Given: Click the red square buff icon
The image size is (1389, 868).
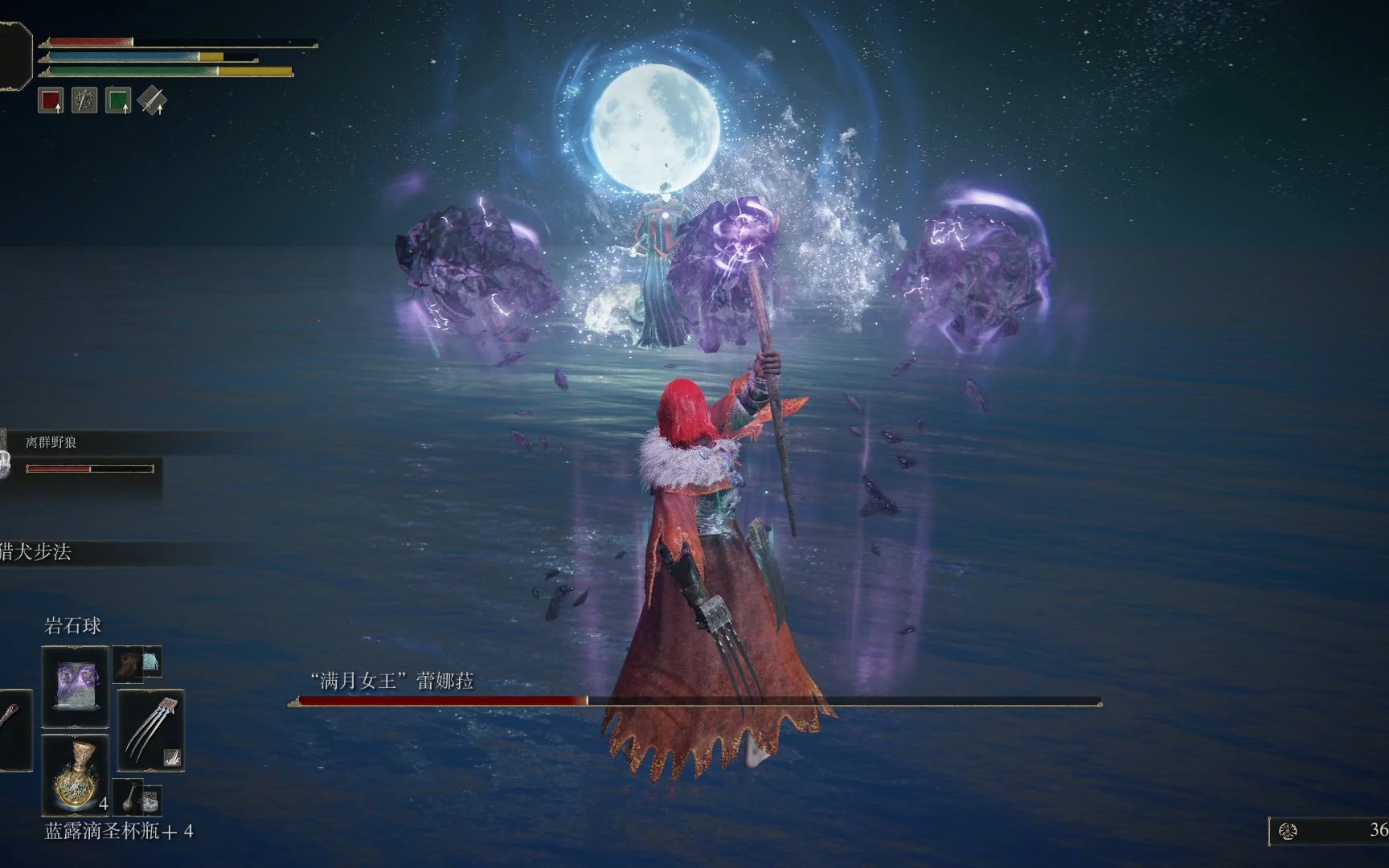Looking at the screenshot, I should coord(51,100).
